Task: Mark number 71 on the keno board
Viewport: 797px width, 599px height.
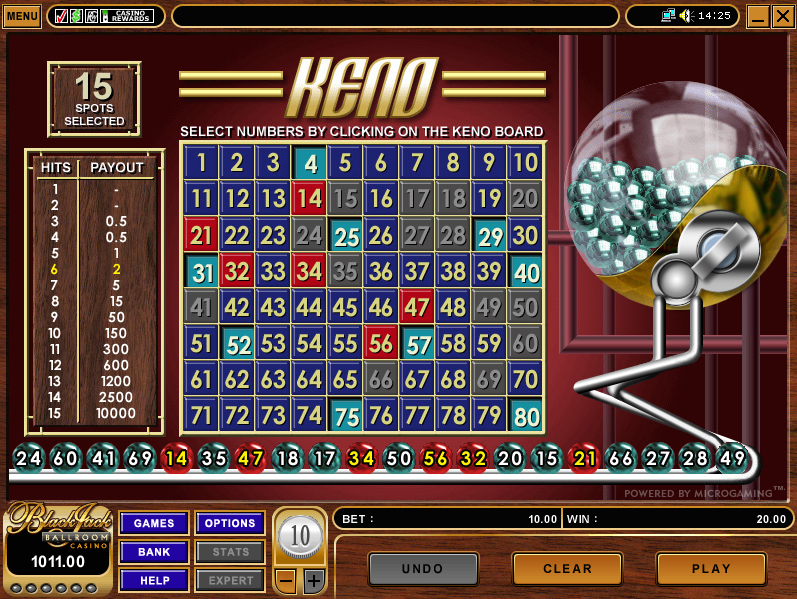Action: coord(201,414)
